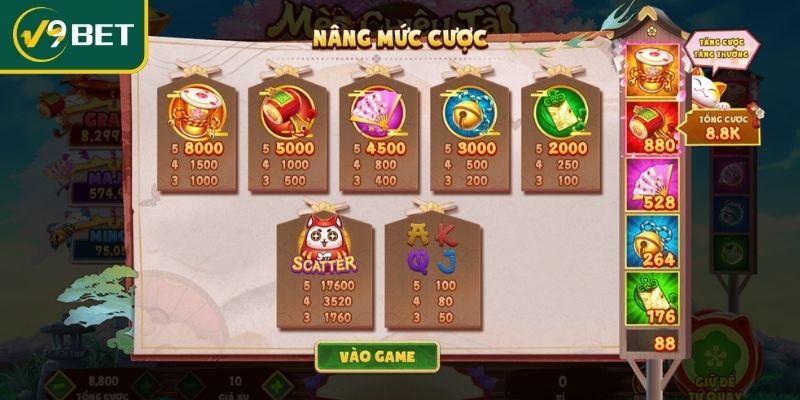Select the drum bet level tile
Screen dimensions: 800x400
652,71
